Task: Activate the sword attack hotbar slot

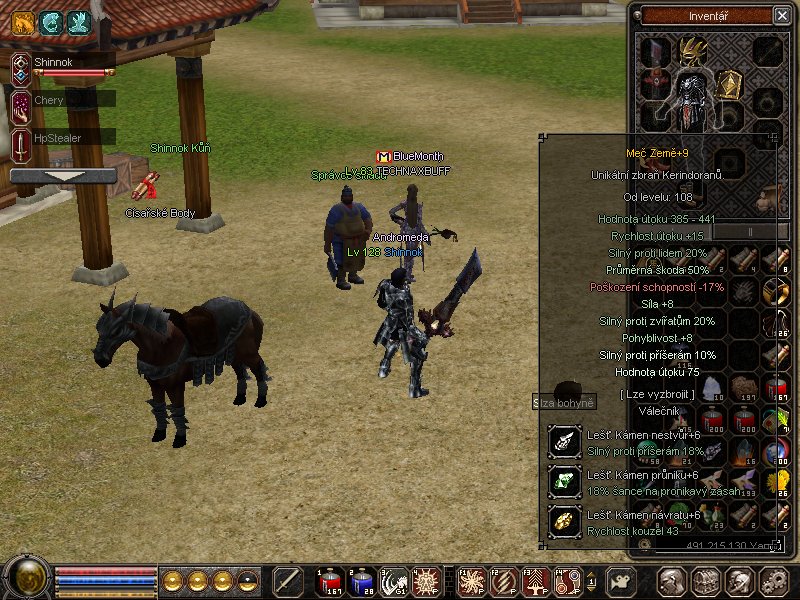Action: (288, 581)
